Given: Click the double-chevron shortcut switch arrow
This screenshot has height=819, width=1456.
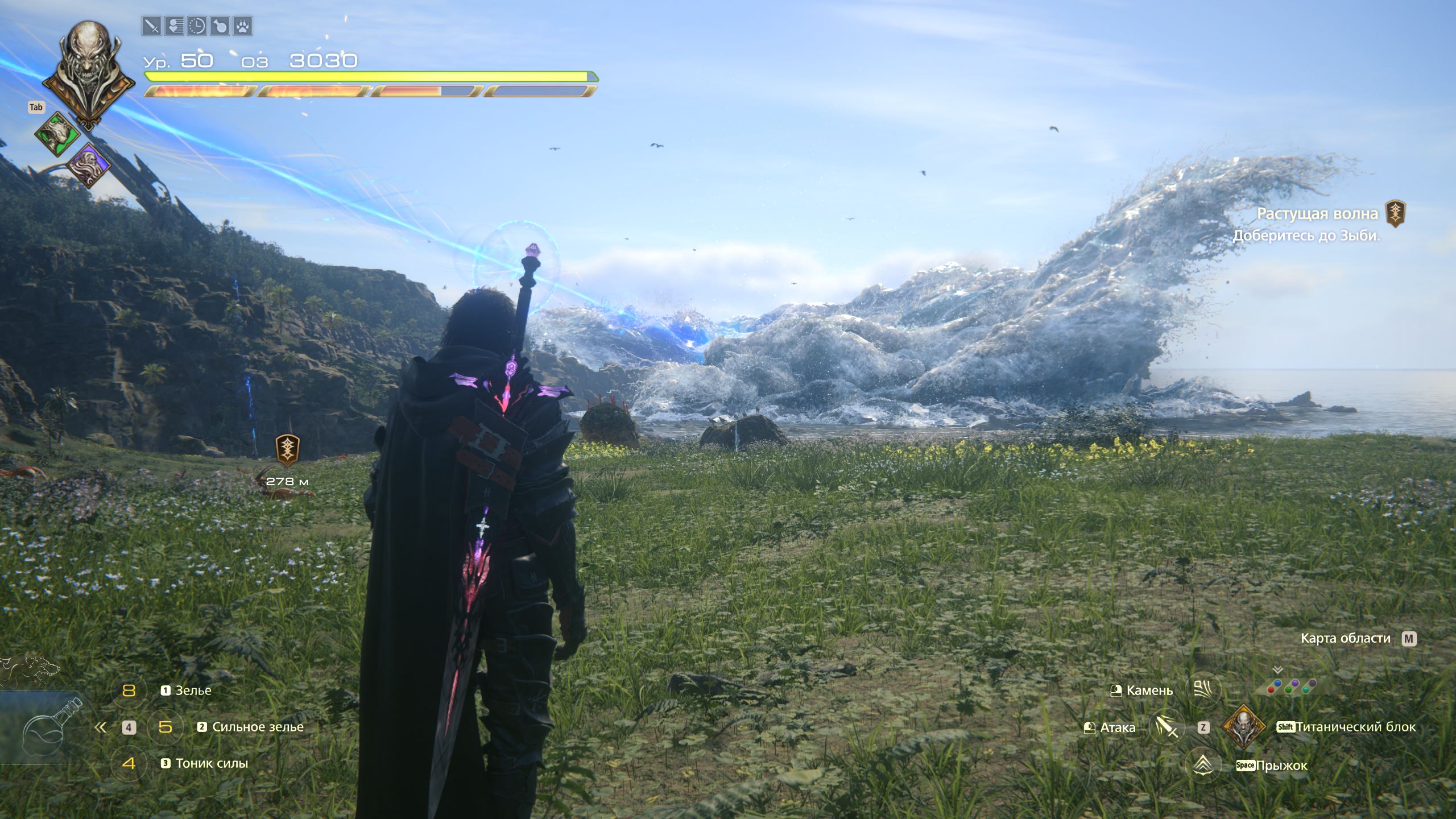Looking at the screenshot, I should tap(101, 727).
